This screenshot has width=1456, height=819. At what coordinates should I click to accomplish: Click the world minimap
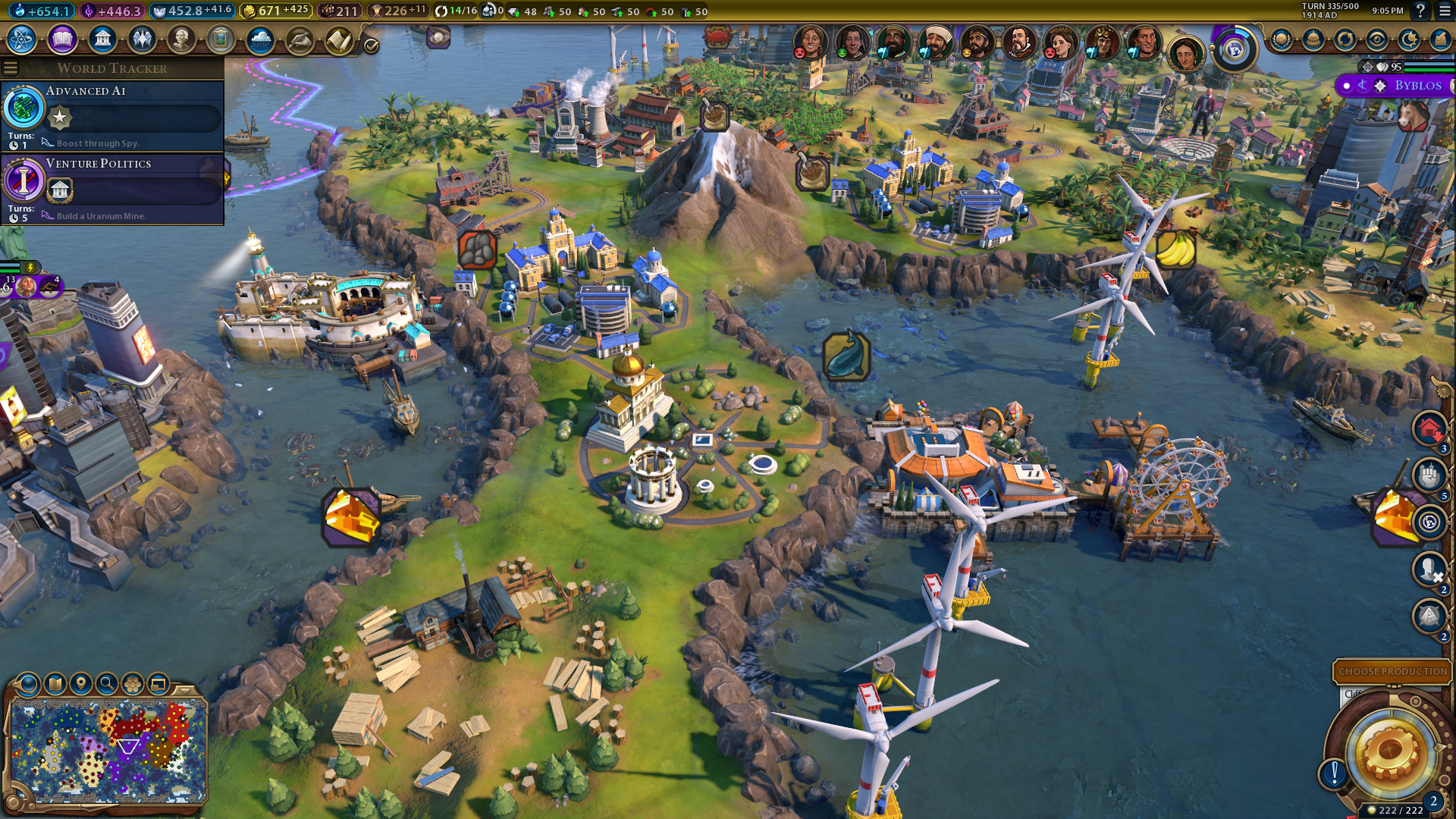coord(108,751)
